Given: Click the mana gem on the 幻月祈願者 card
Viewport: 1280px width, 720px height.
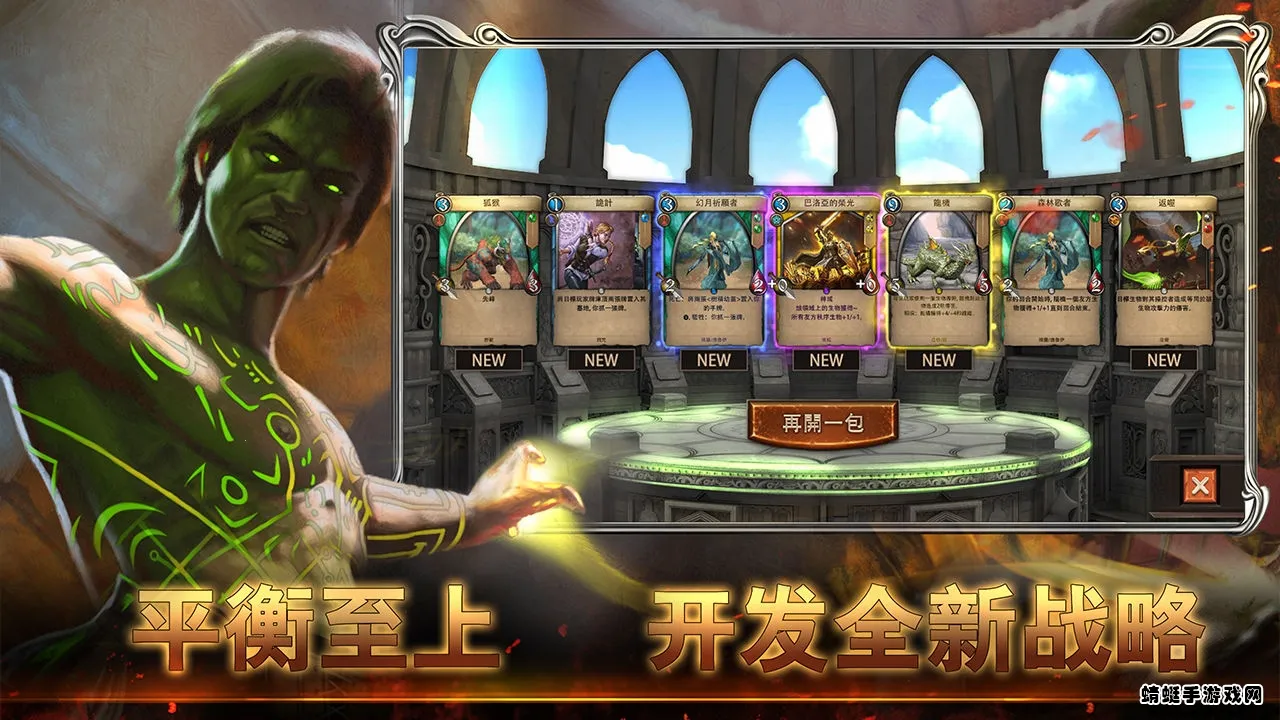Looking at the screenshot, I should 667,205.
